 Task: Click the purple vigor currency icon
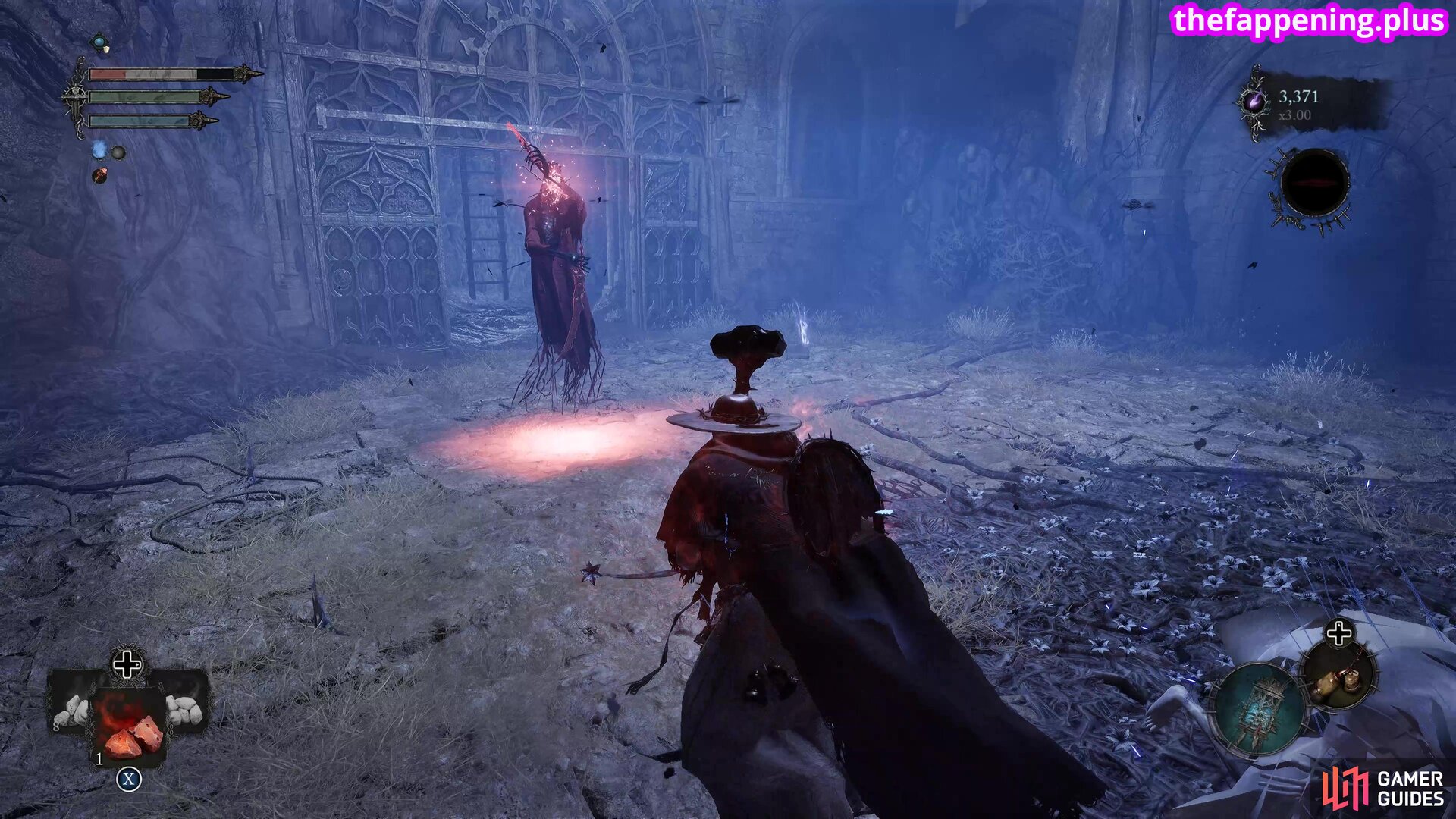coord(1254,102)
